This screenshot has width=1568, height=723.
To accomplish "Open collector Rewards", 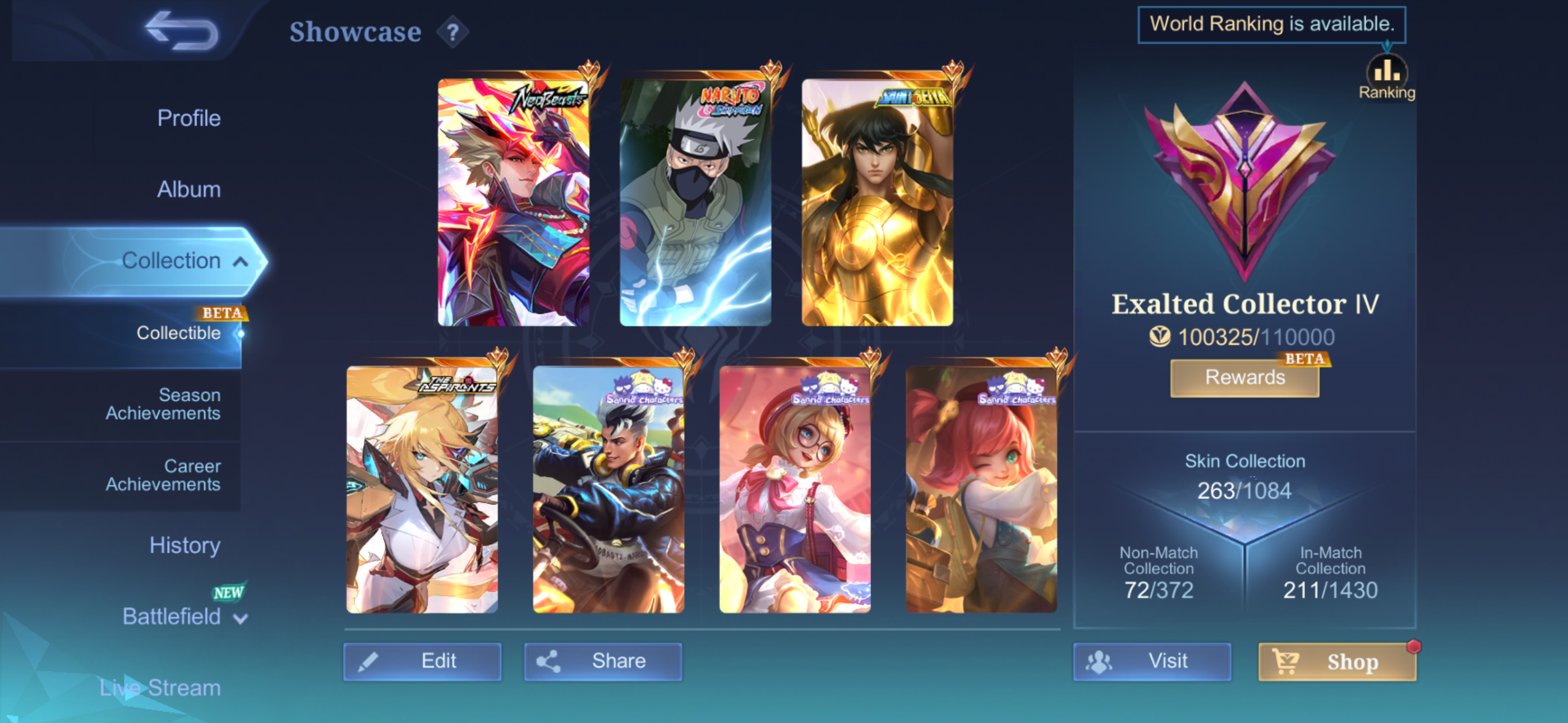I will (1245, 377).
